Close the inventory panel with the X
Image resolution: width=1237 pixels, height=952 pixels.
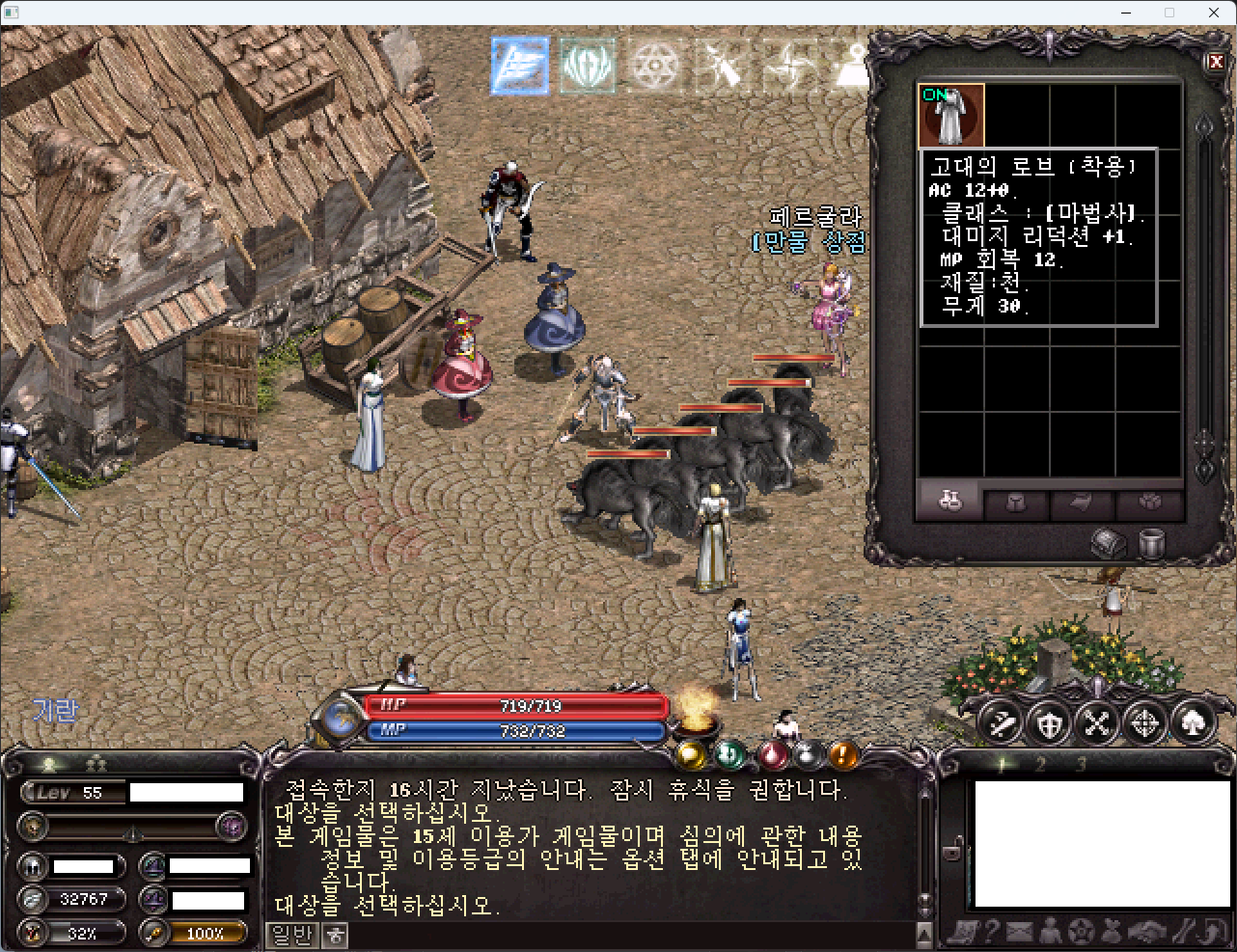(x=1216, y=62)
